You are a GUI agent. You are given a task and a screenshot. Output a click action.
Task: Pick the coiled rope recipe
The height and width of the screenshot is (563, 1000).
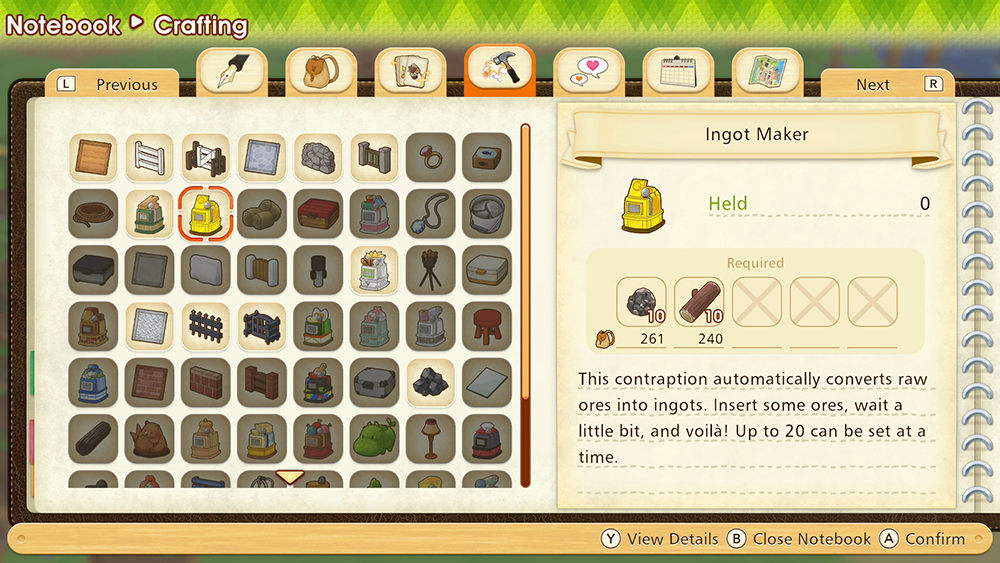(94, 214)
